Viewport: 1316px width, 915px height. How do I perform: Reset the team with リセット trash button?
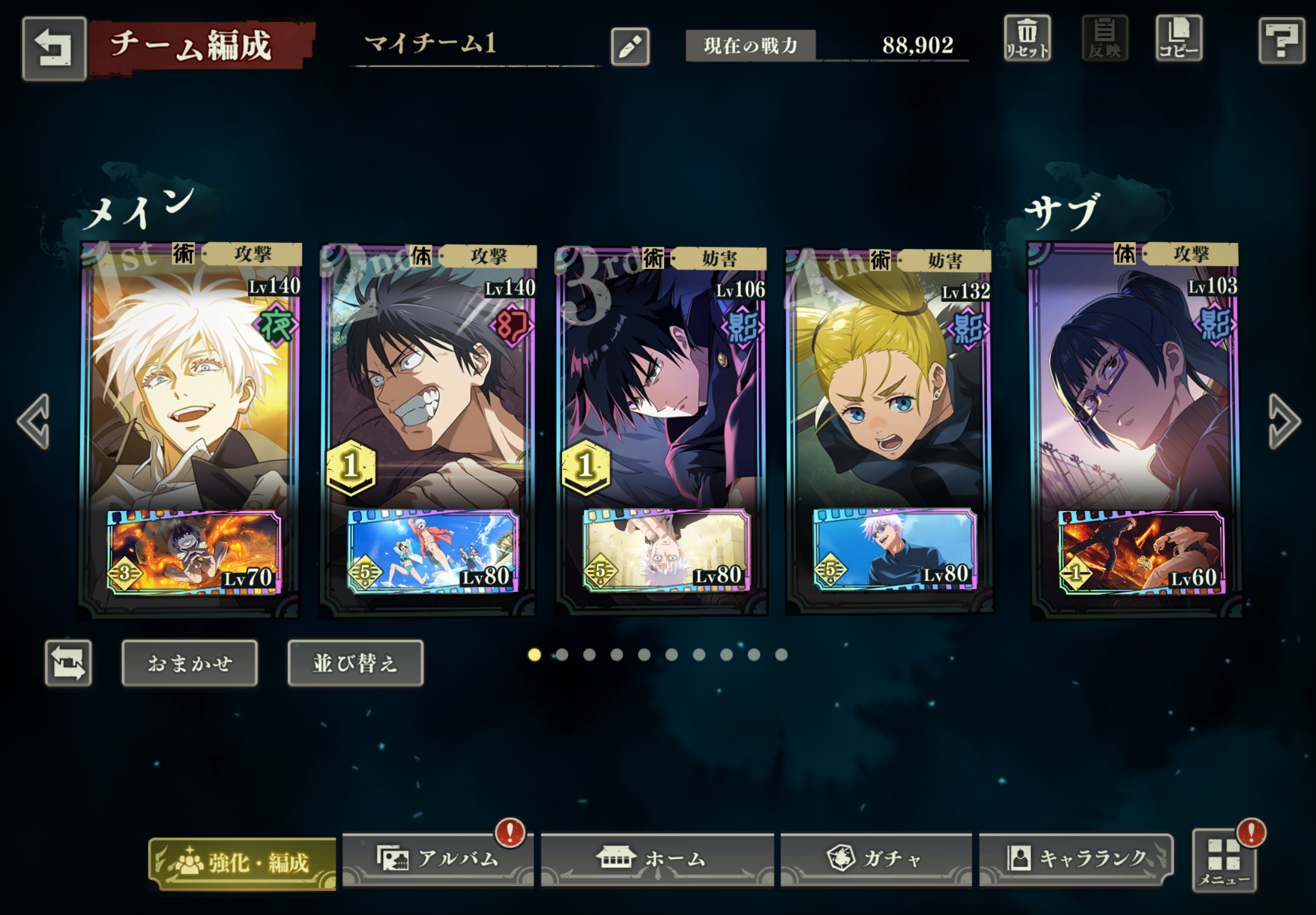coord(1027,38)
